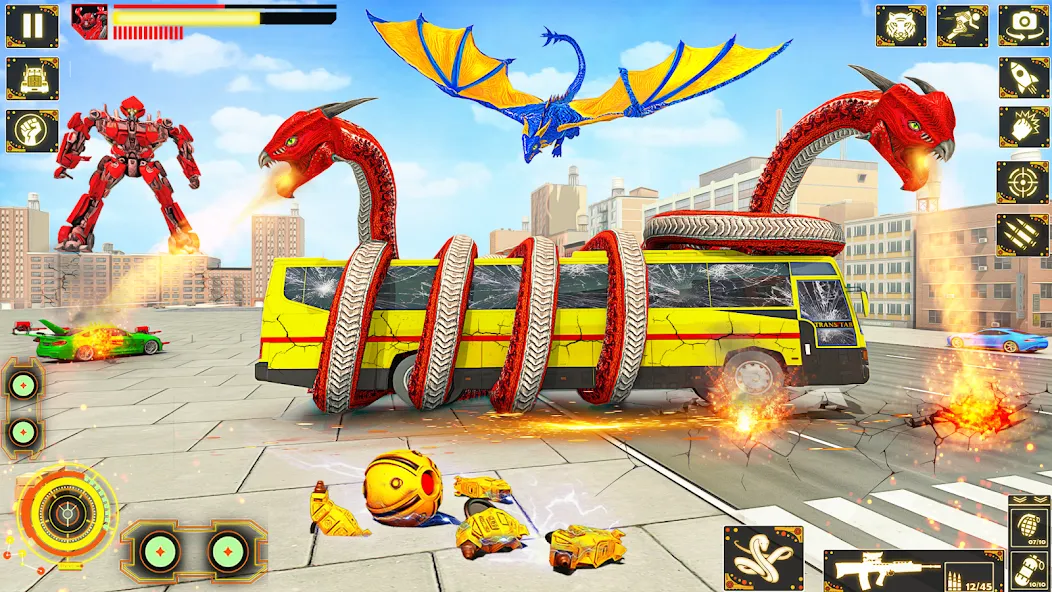Tap the orange circular joystick
Image resolution: width=1052 pixels, height=592 pixels.
tap(66, 511)
